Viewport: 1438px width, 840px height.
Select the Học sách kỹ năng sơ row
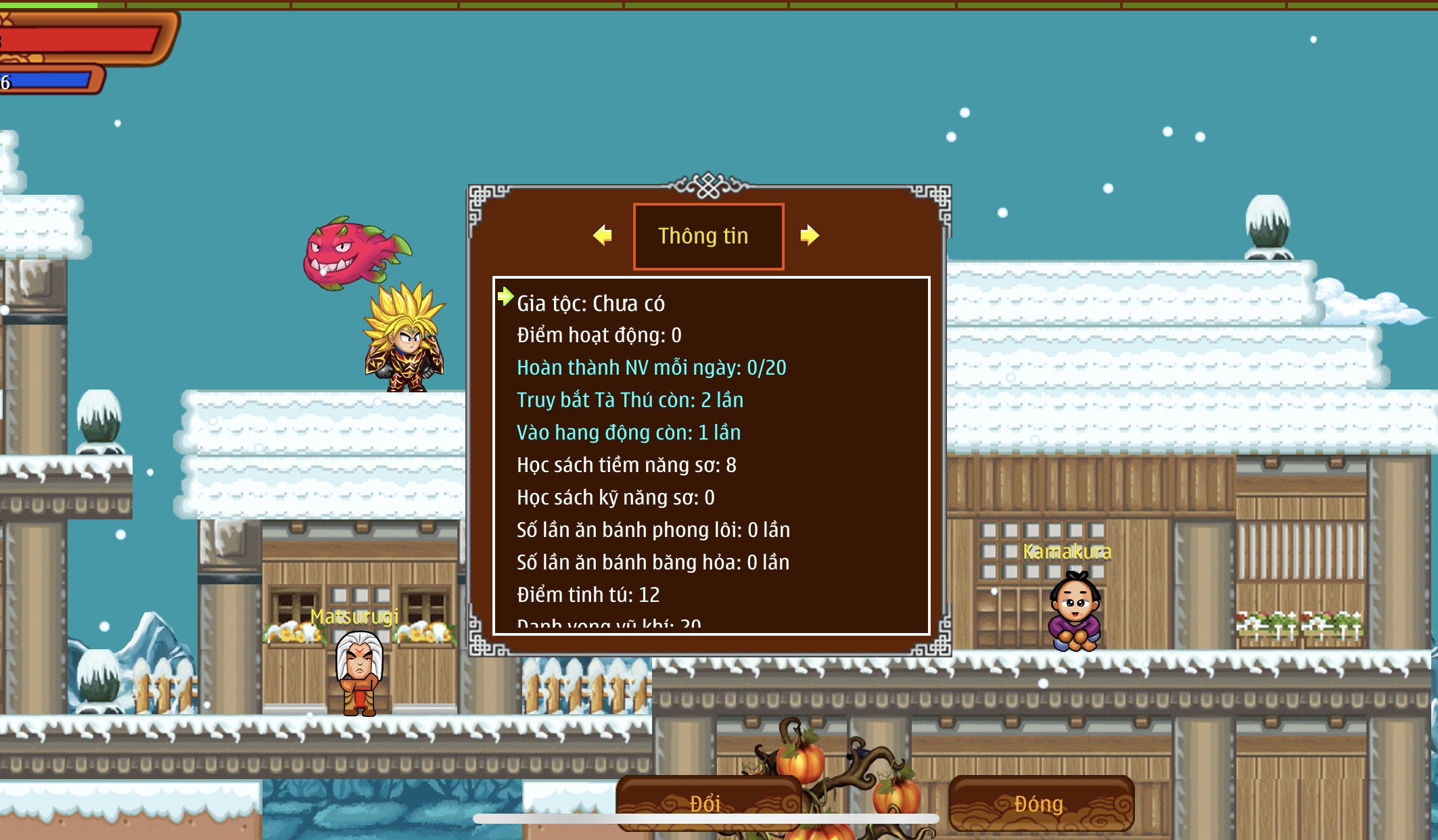click(x=615, y=498)
